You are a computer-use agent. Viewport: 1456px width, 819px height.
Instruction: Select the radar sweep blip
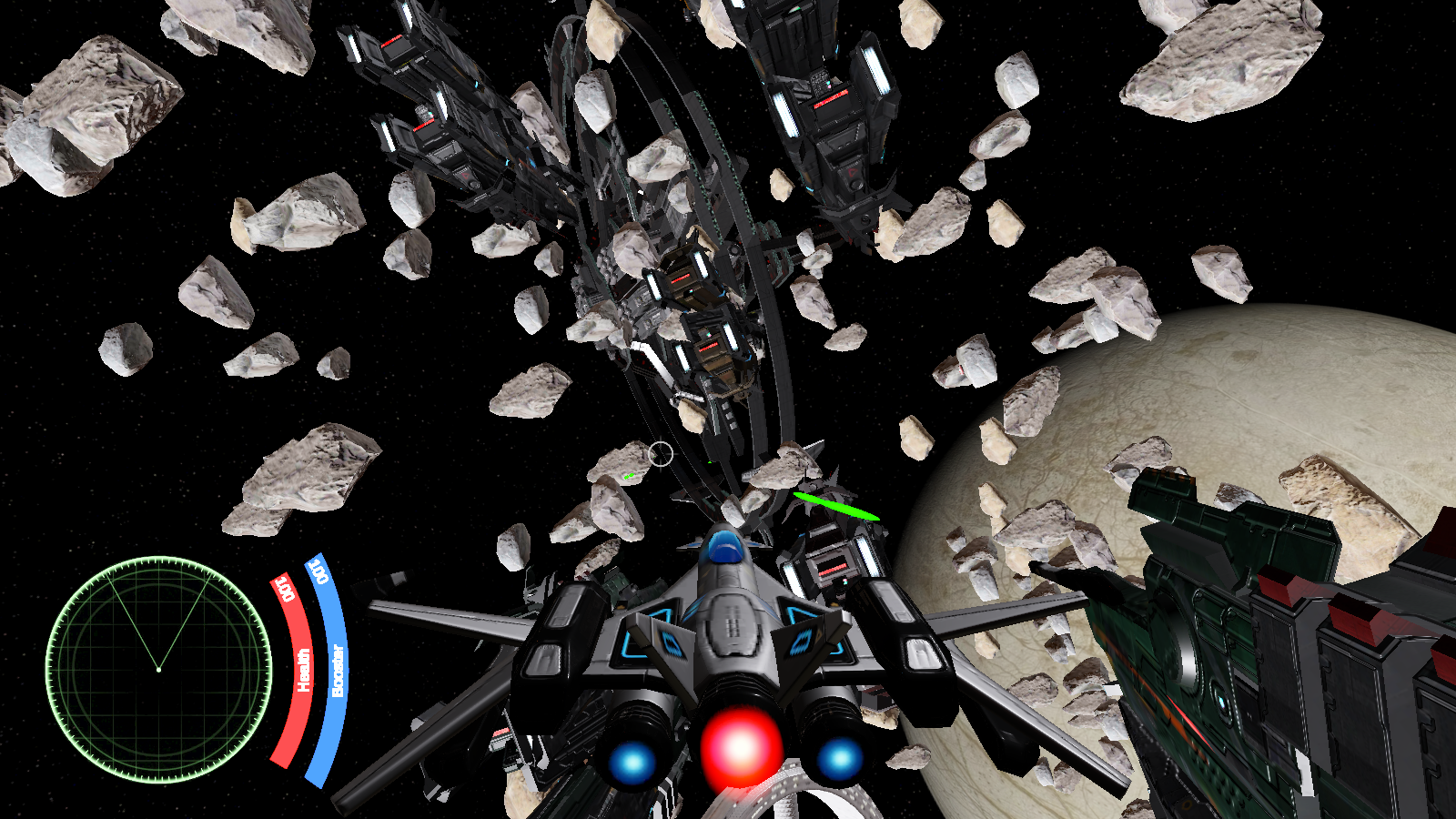tap(160, 667)
